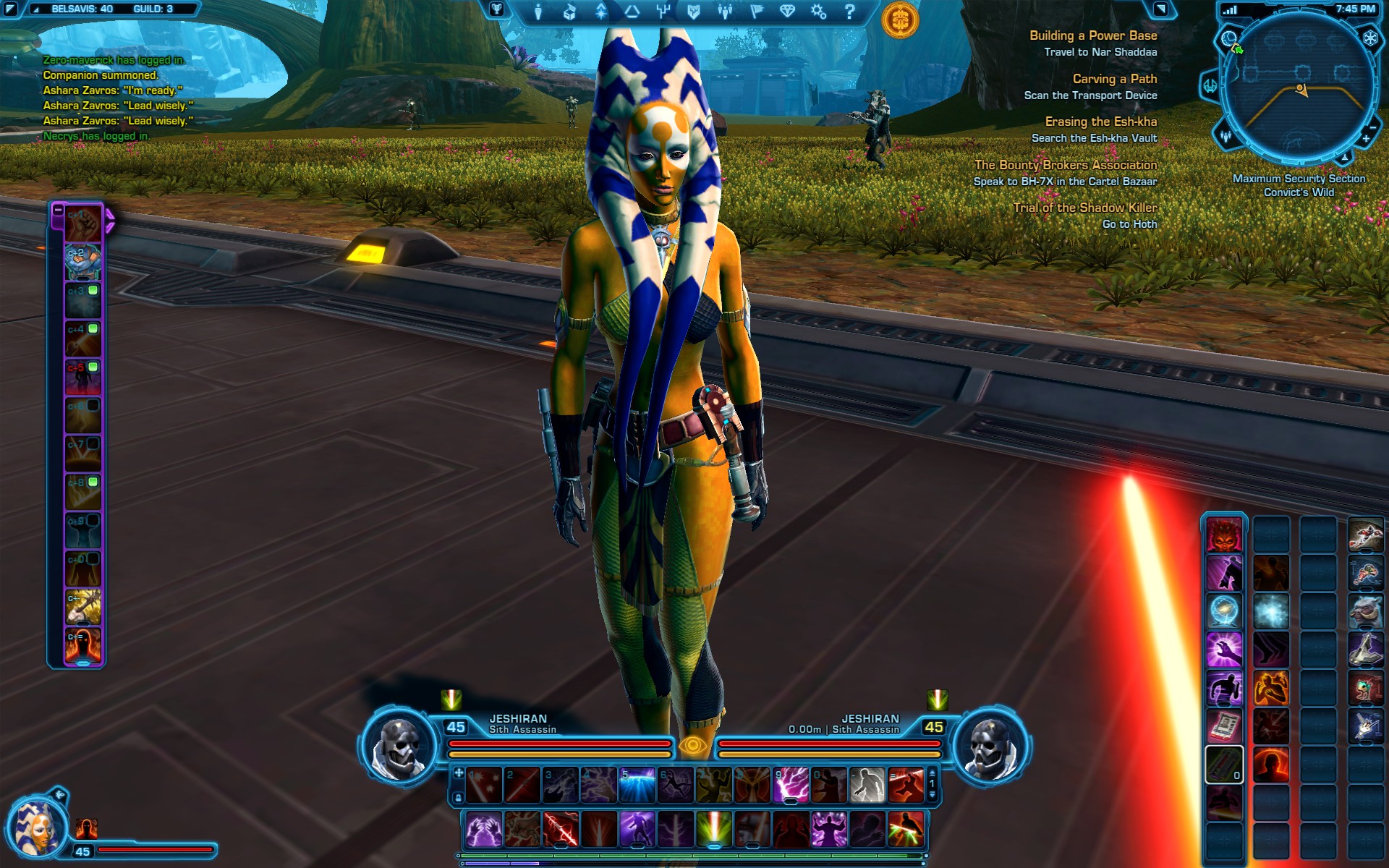This screenshot has width=1389, height=868.
Task: Open the social group icon in the top menu
Action: pyautogui.click(x=725, y=12)
